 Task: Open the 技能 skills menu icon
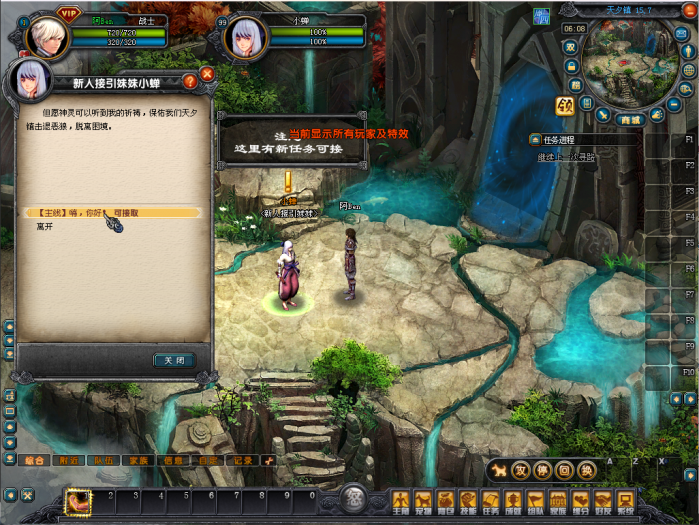(x=467, y=502)
